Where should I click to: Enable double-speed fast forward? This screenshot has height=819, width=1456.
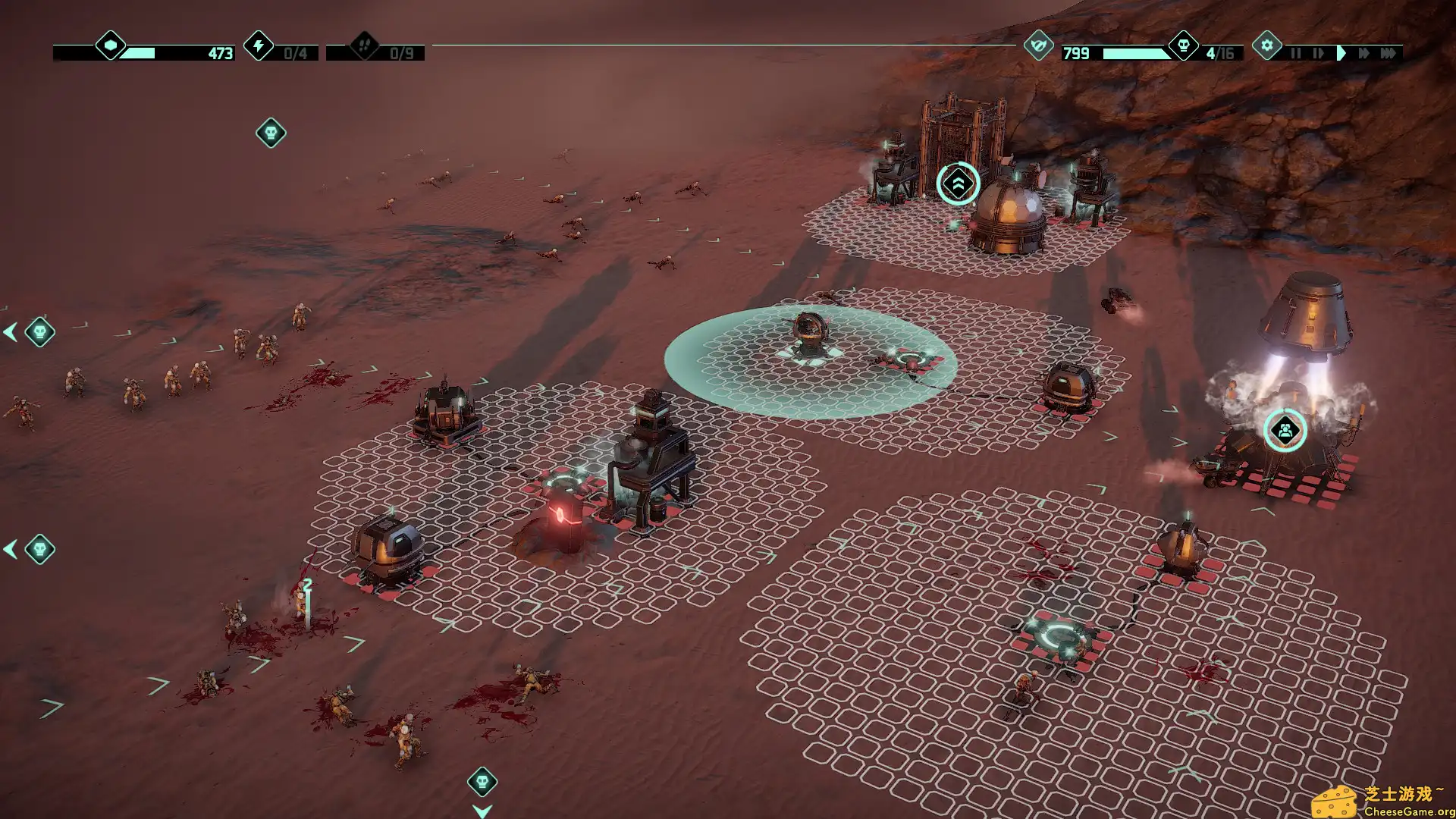pyautogui.click(x=1364, y=53)
